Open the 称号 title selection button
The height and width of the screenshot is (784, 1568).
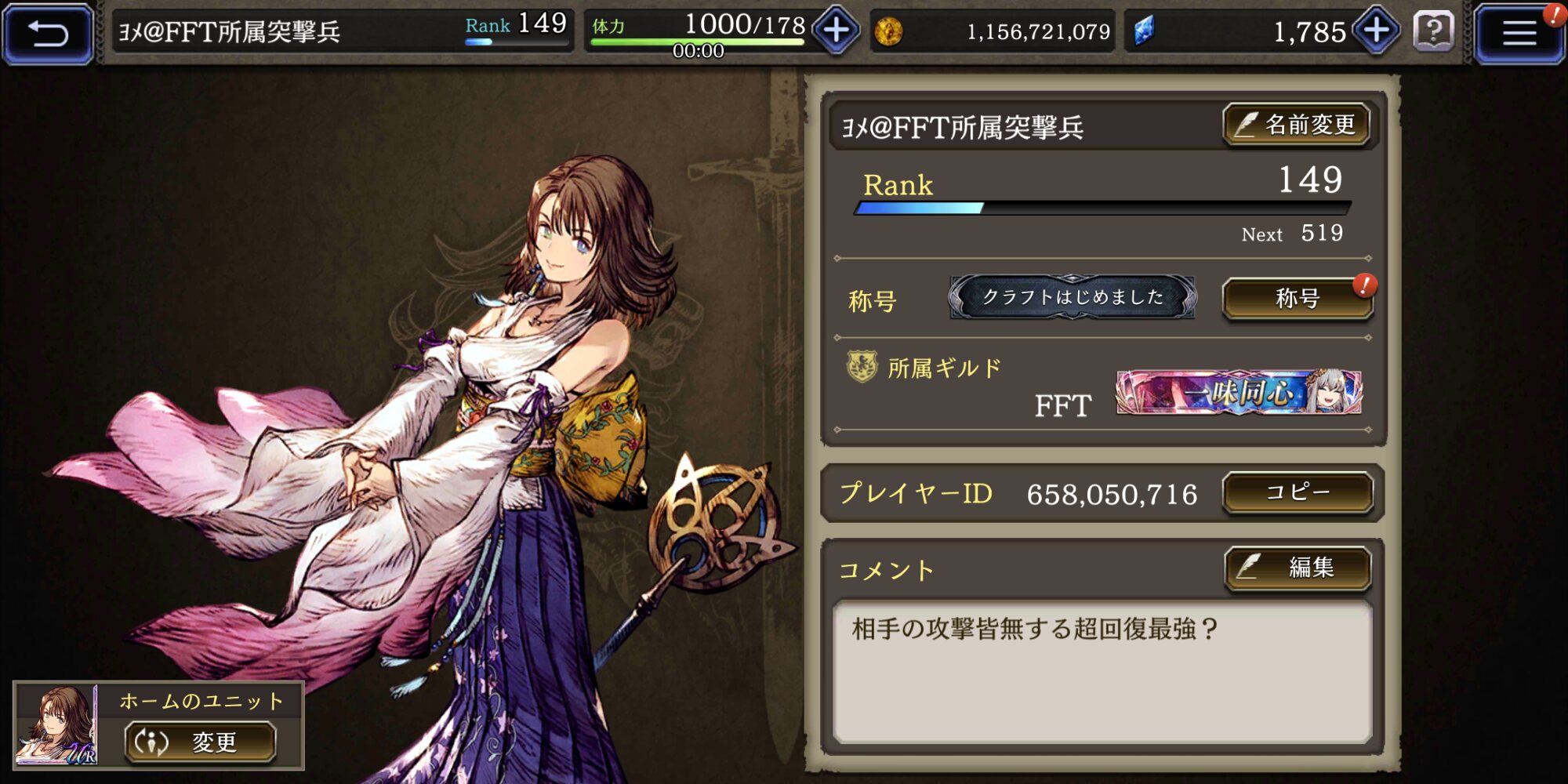(1298, 298)
